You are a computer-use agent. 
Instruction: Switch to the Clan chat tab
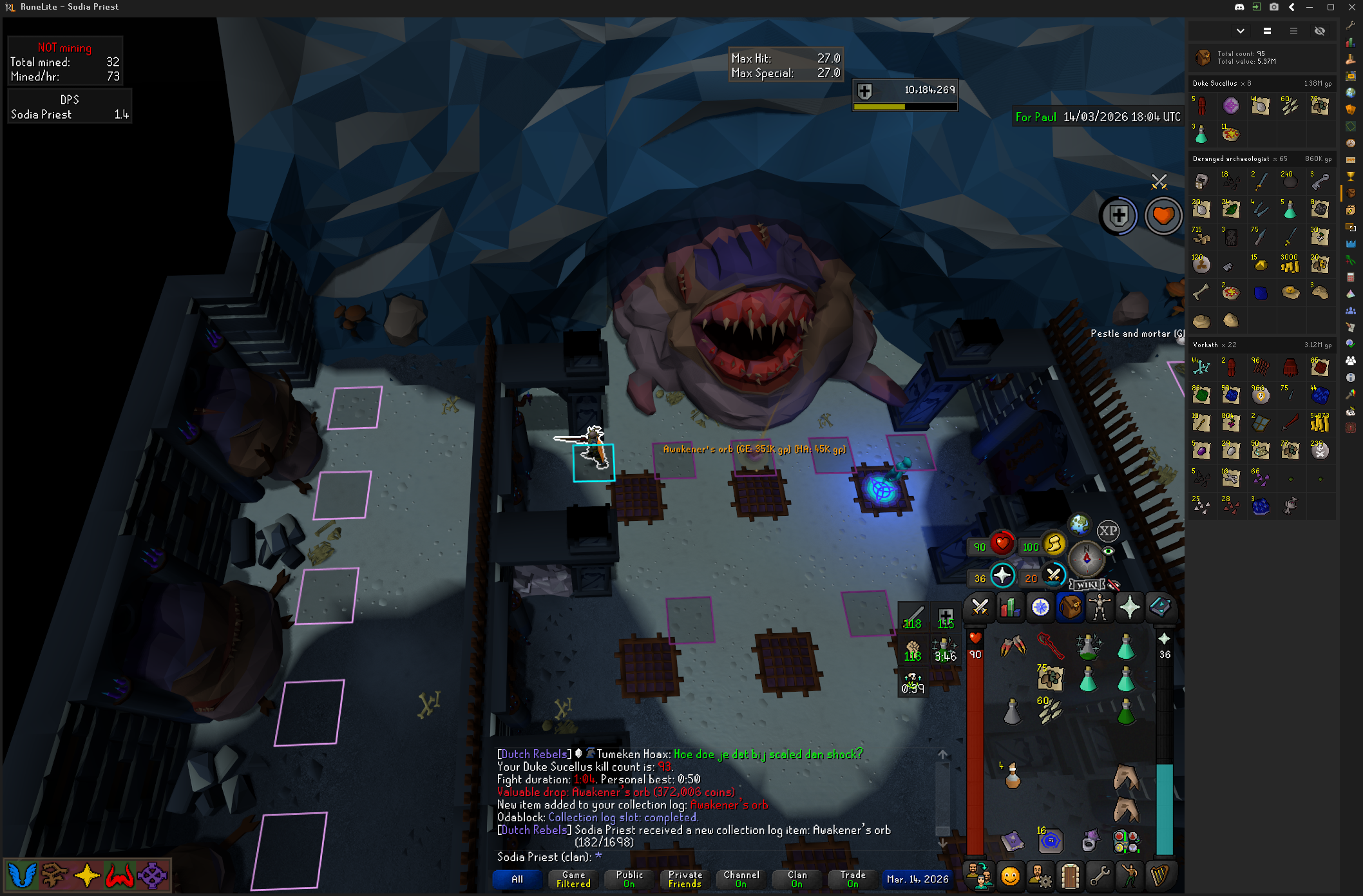797,879
